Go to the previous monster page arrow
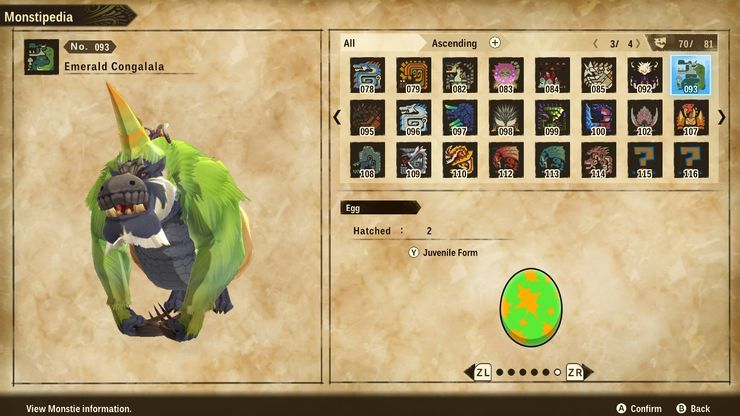The height and width of the screenshot is (416, 740). 337,117
